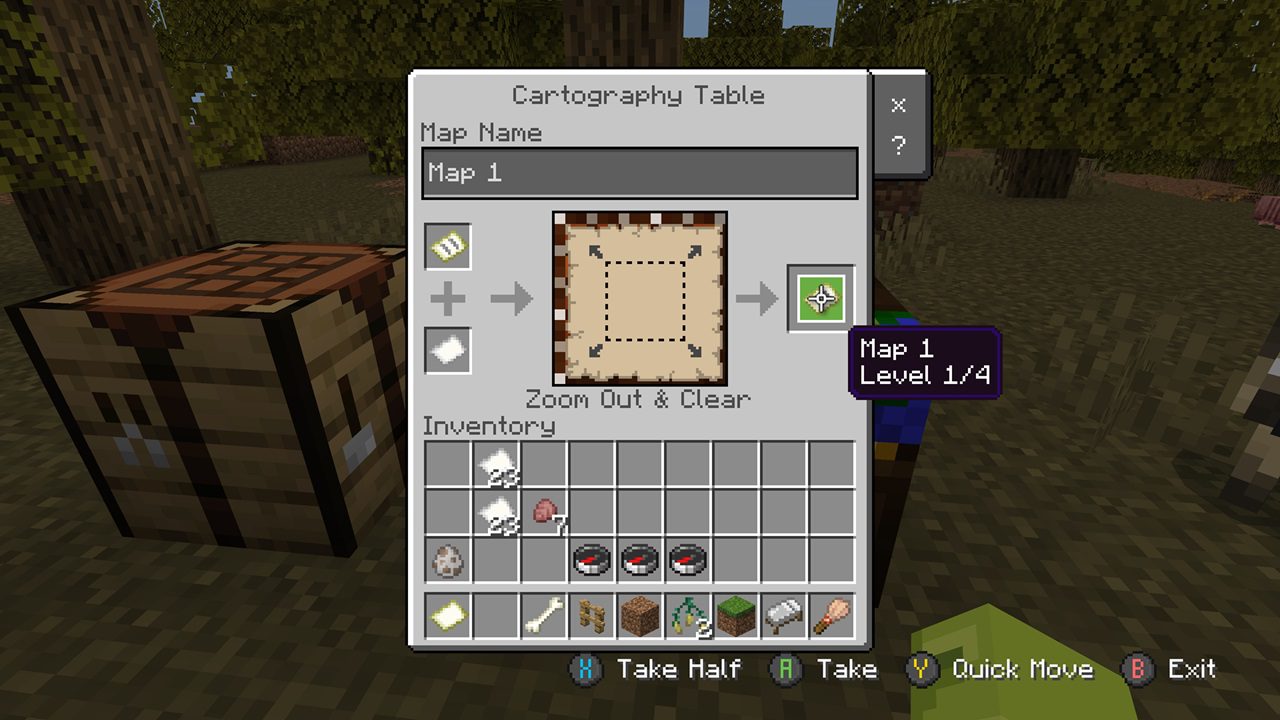The image size is (1280, 720).
Task: Choose the grass block hotbar slot
Action: coord(736,617)
